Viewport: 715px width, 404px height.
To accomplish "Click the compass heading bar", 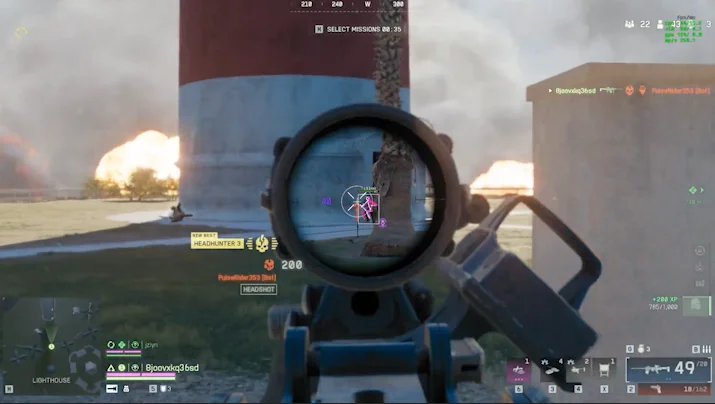I will click(x=350, y=5).
